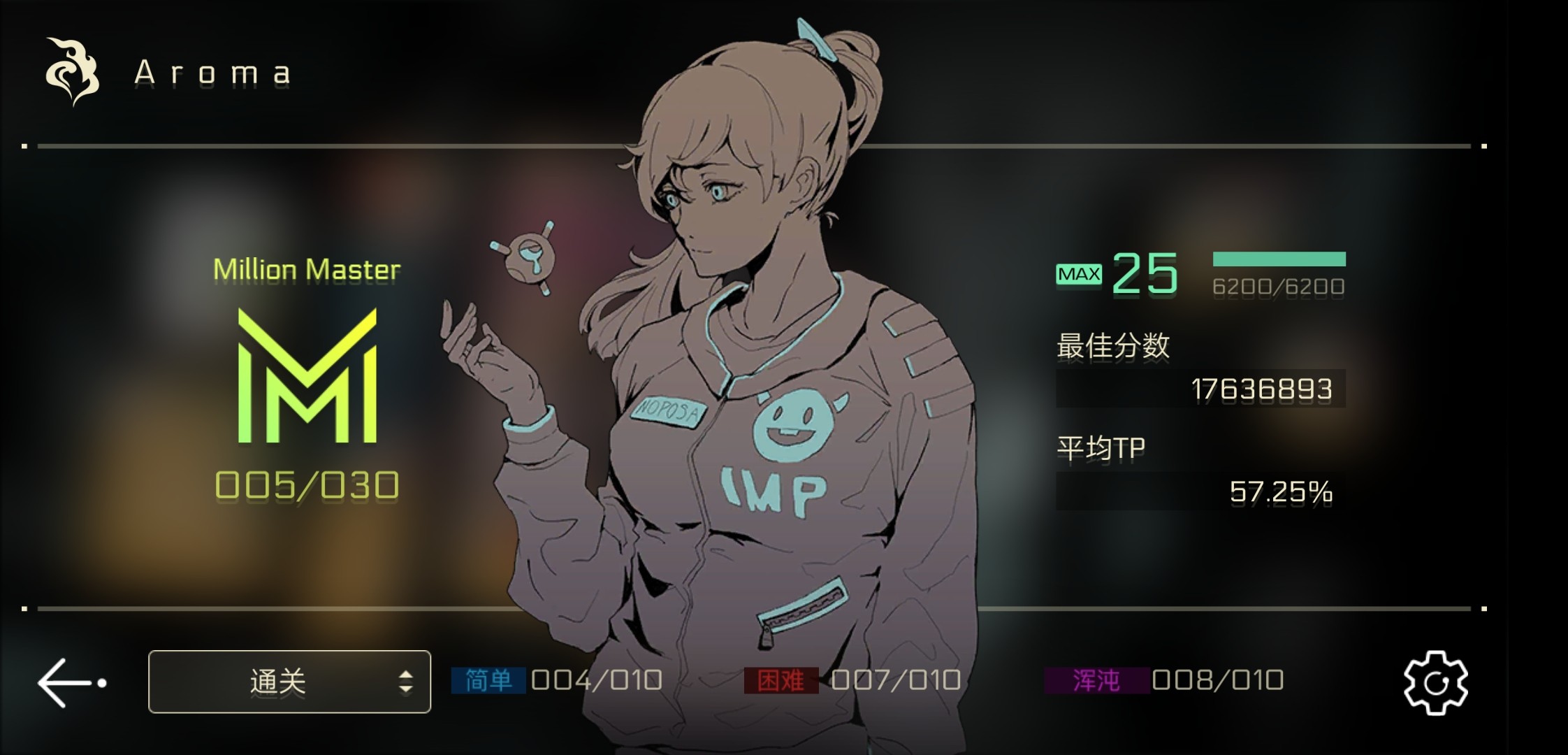Click the 简单 difficulty badge
The width and height of the screenshot is (1568, 755).
(487, 679)
